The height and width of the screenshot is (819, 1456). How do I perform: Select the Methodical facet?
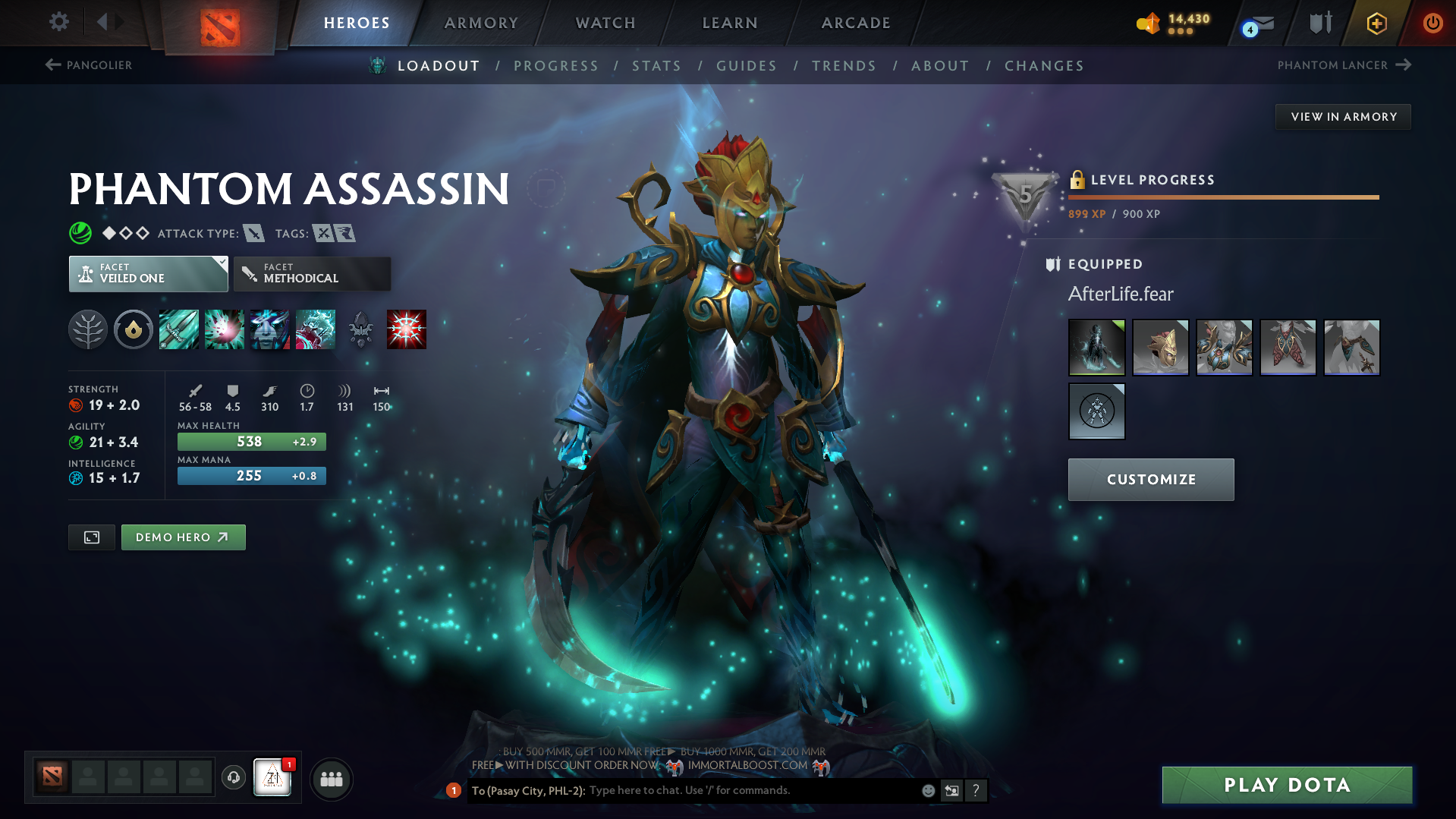point(311,274)
